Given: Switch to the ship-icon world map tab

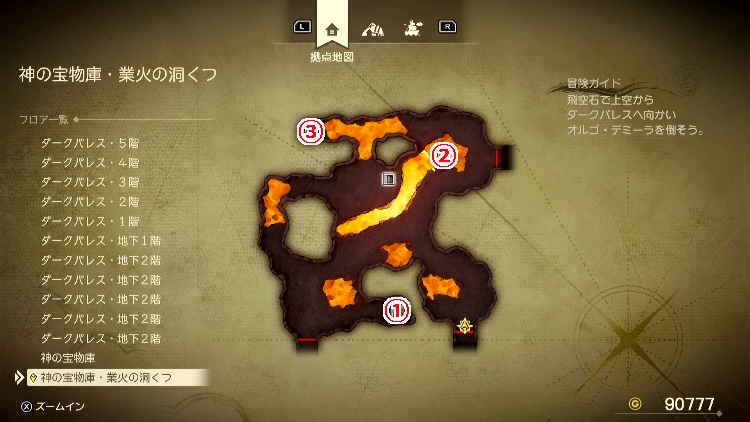Looking at the screenshot, I should point(410,28).
